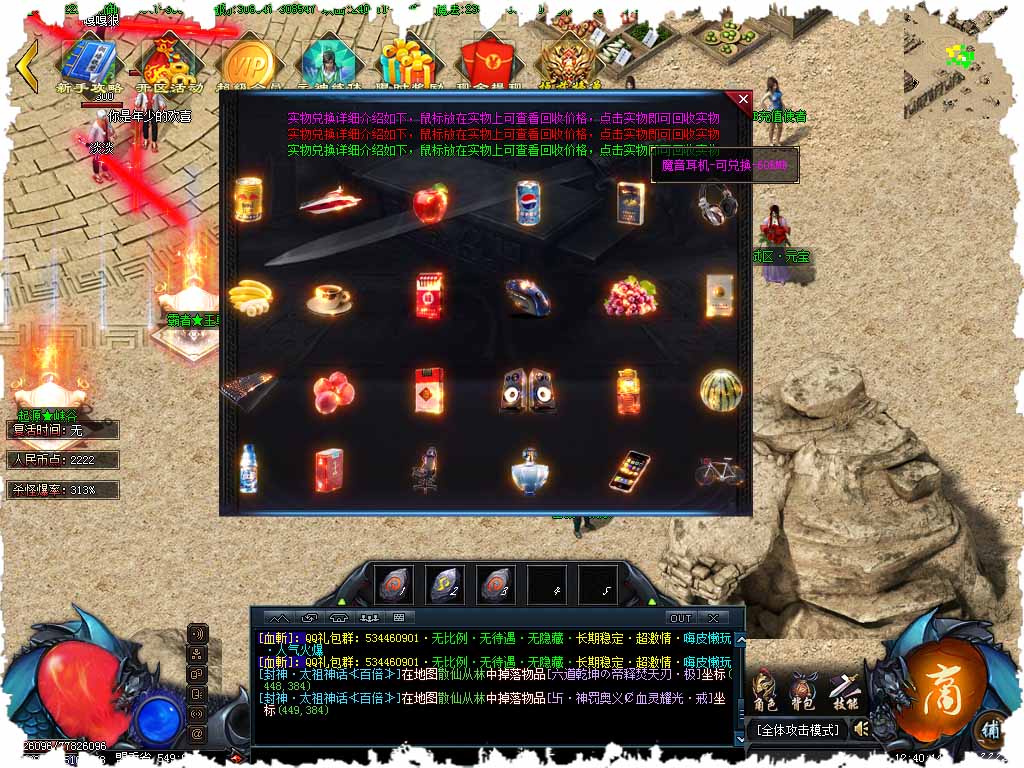Select the coffee cup item
This screenshot has width=1024, height=768.
(x=328, y=298)
